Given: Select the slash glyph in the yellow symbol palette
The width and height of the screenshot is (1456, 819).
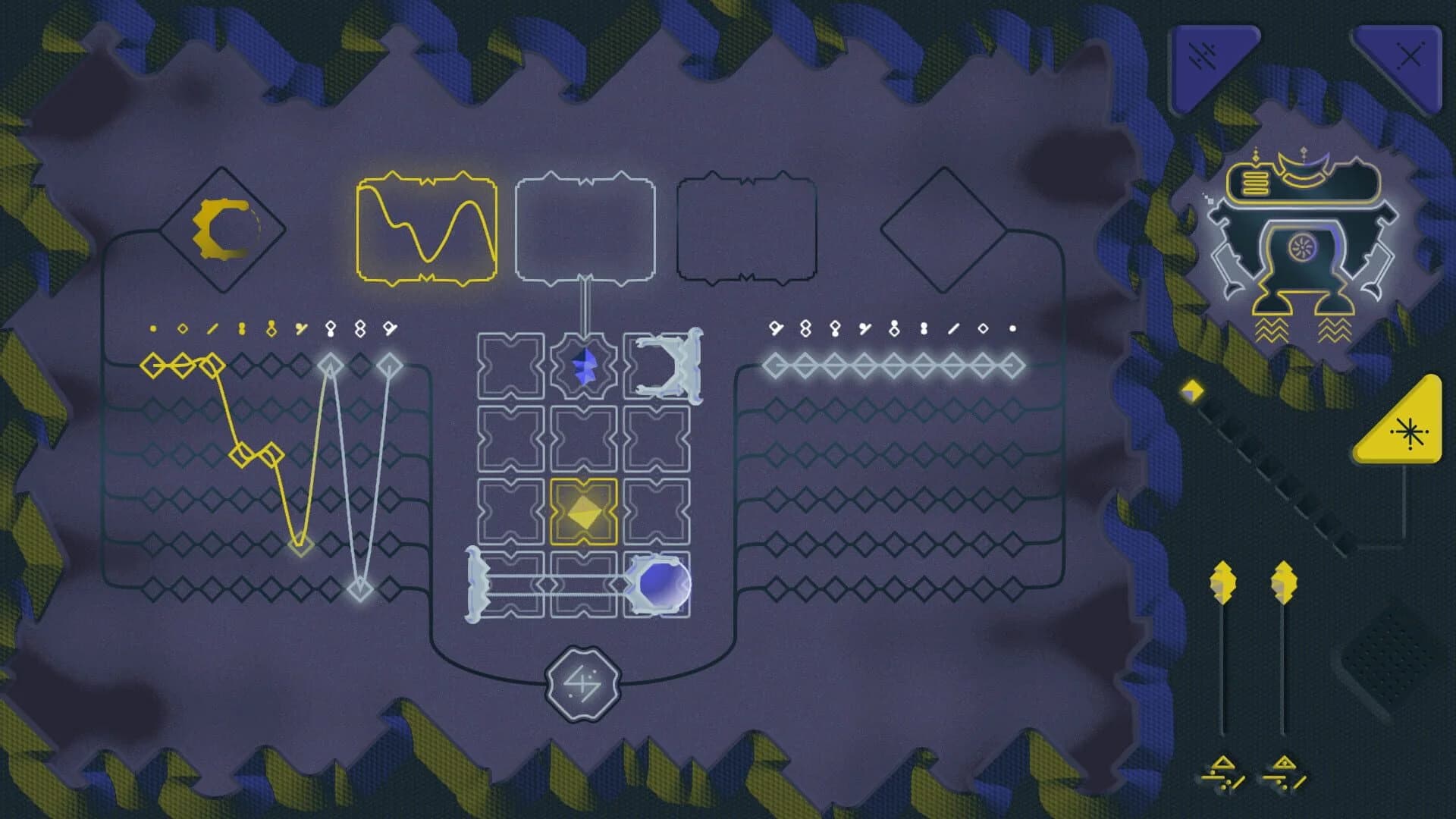Looking at the screenshot, I should pos(212,328).
